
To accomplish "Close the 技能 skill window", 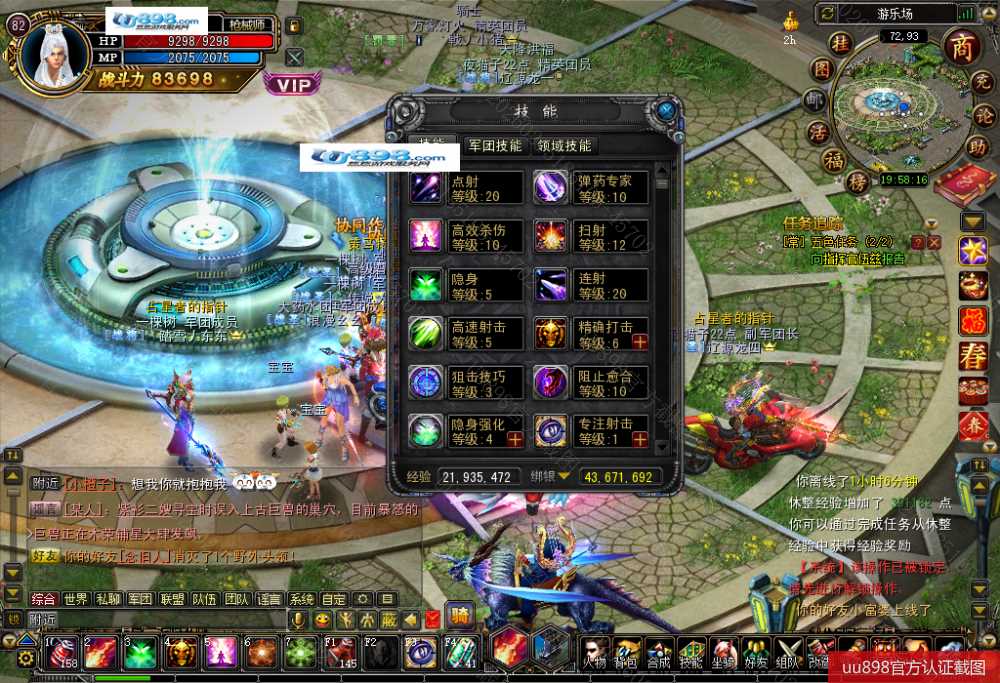I will (665, 109).
